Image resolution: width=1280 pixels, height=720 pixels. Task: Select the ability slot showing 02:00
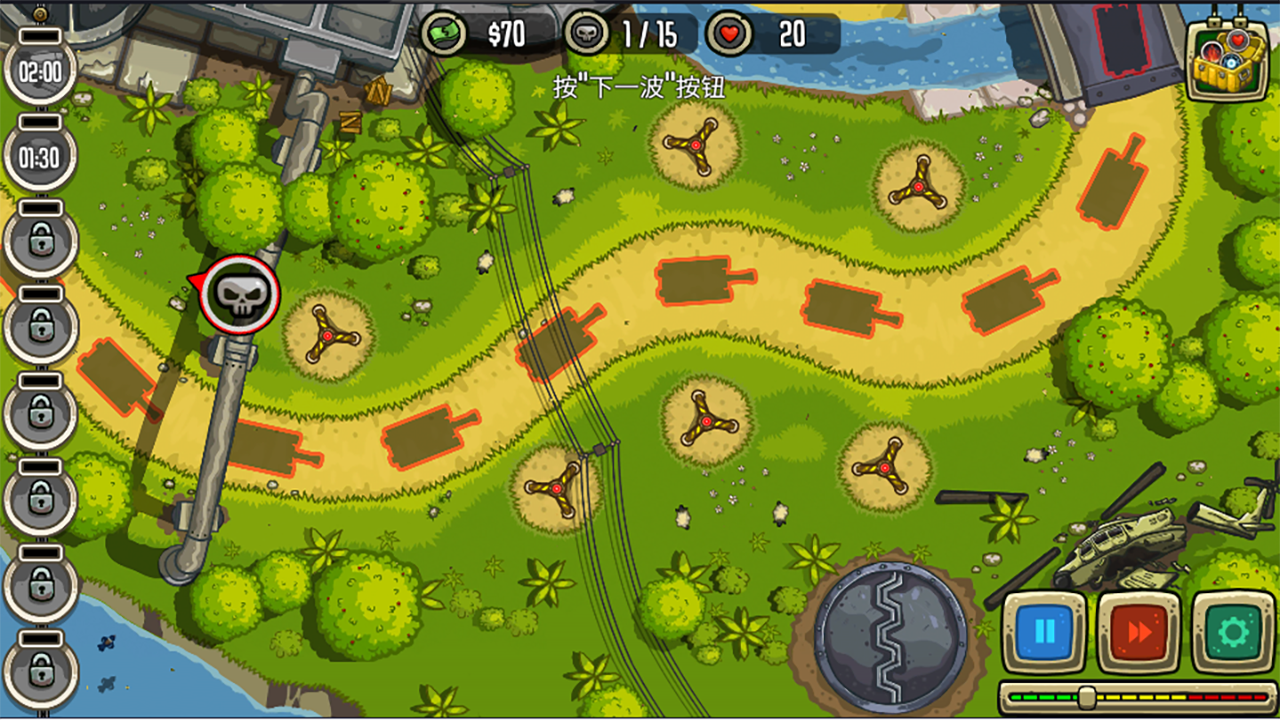click(40, 72)
